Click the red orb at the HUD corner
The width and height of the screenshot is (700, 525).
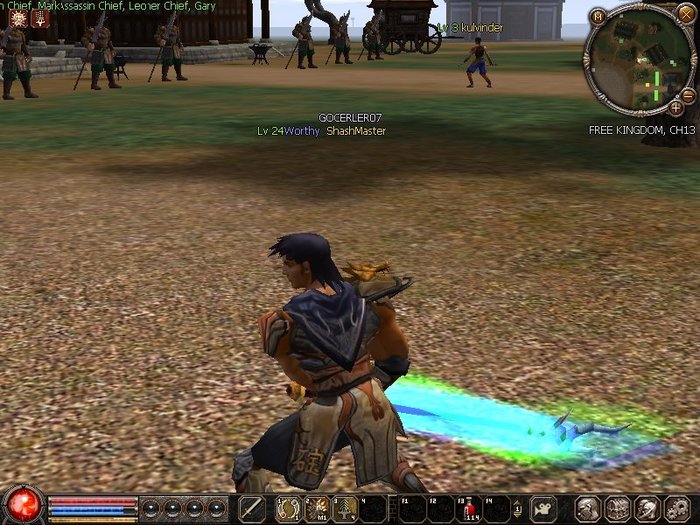click(22, 504)
